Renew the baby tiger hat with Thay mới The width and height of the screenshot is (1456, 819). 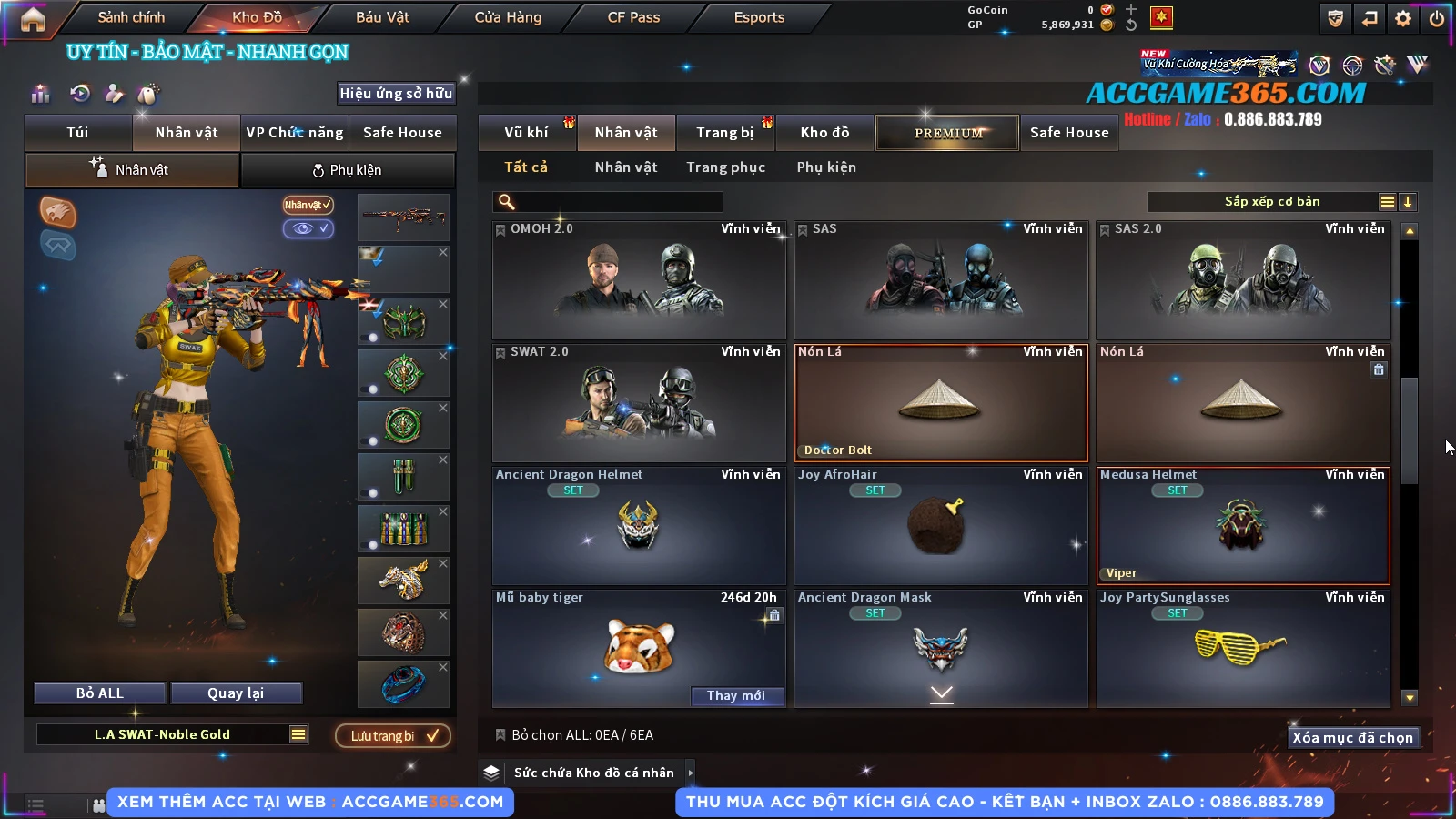(x=736, y=696)
